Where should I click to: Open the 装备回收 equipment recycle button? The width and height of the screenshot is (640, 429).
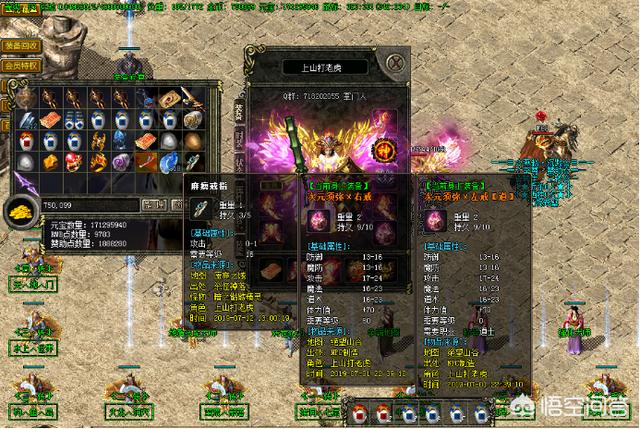(x=22, y=46)
